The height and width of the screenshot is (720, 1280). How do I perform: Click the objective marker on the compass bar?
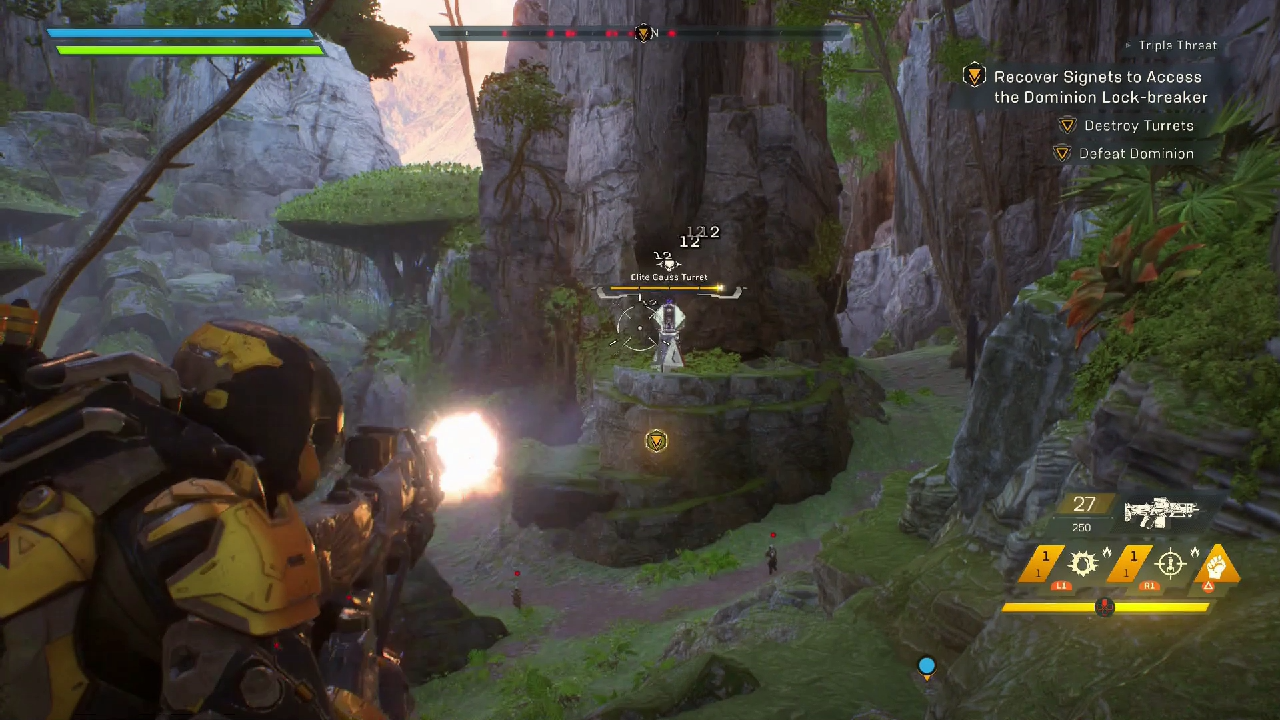pyautogui.click(x=645, y=33)
